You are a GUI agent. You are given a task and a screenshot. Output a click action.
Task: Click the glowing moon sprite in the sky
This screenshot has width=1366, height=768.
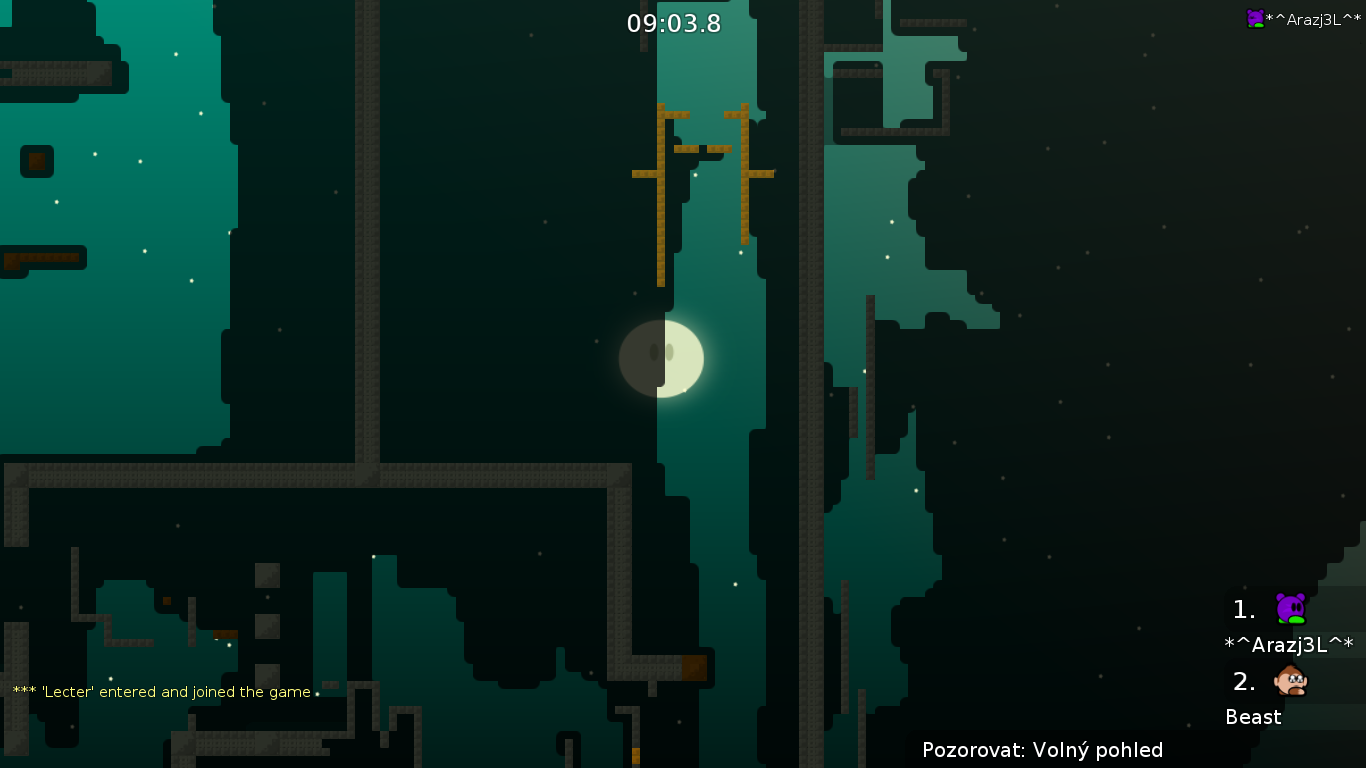click(x=662, y=358)
